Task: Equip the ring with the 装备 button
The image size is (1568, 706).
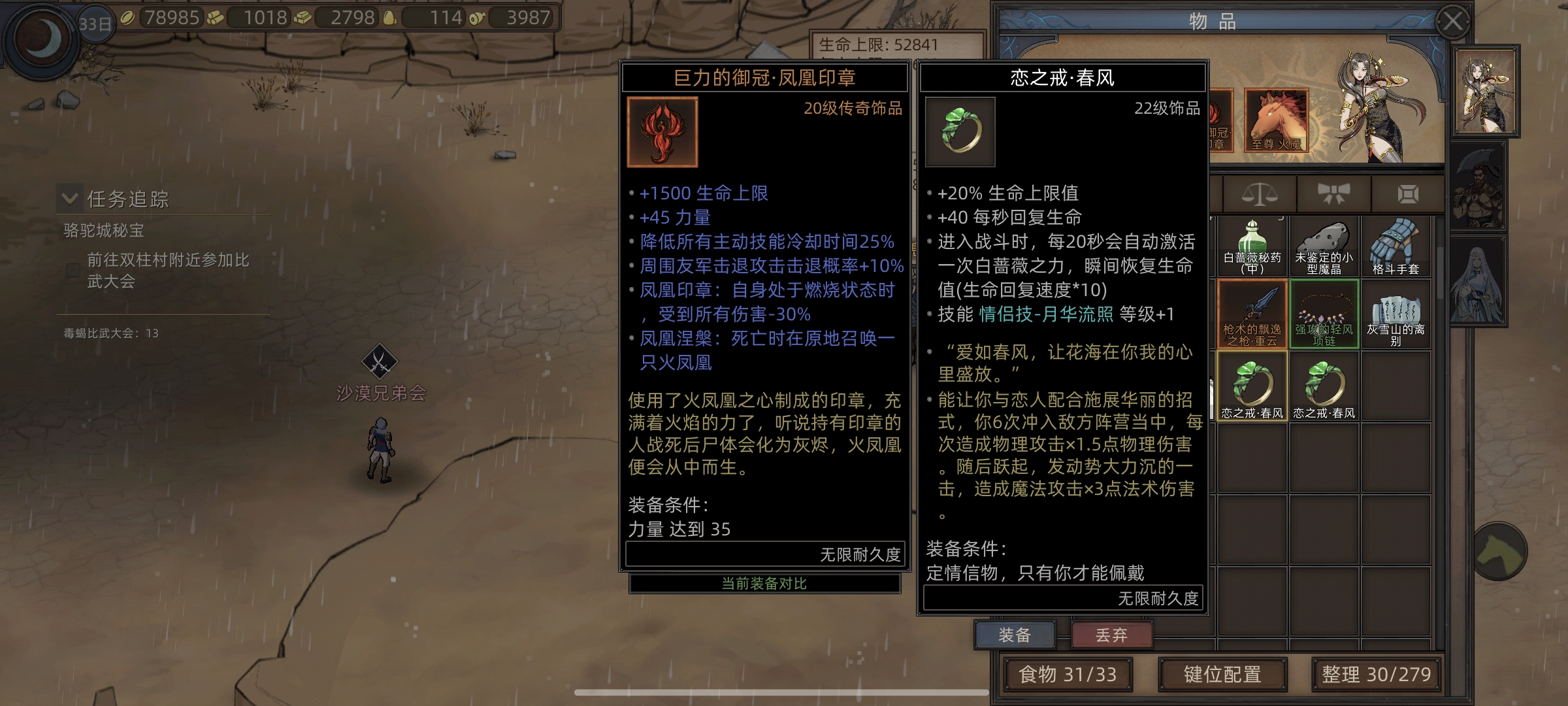Action: coord(1015,635)
